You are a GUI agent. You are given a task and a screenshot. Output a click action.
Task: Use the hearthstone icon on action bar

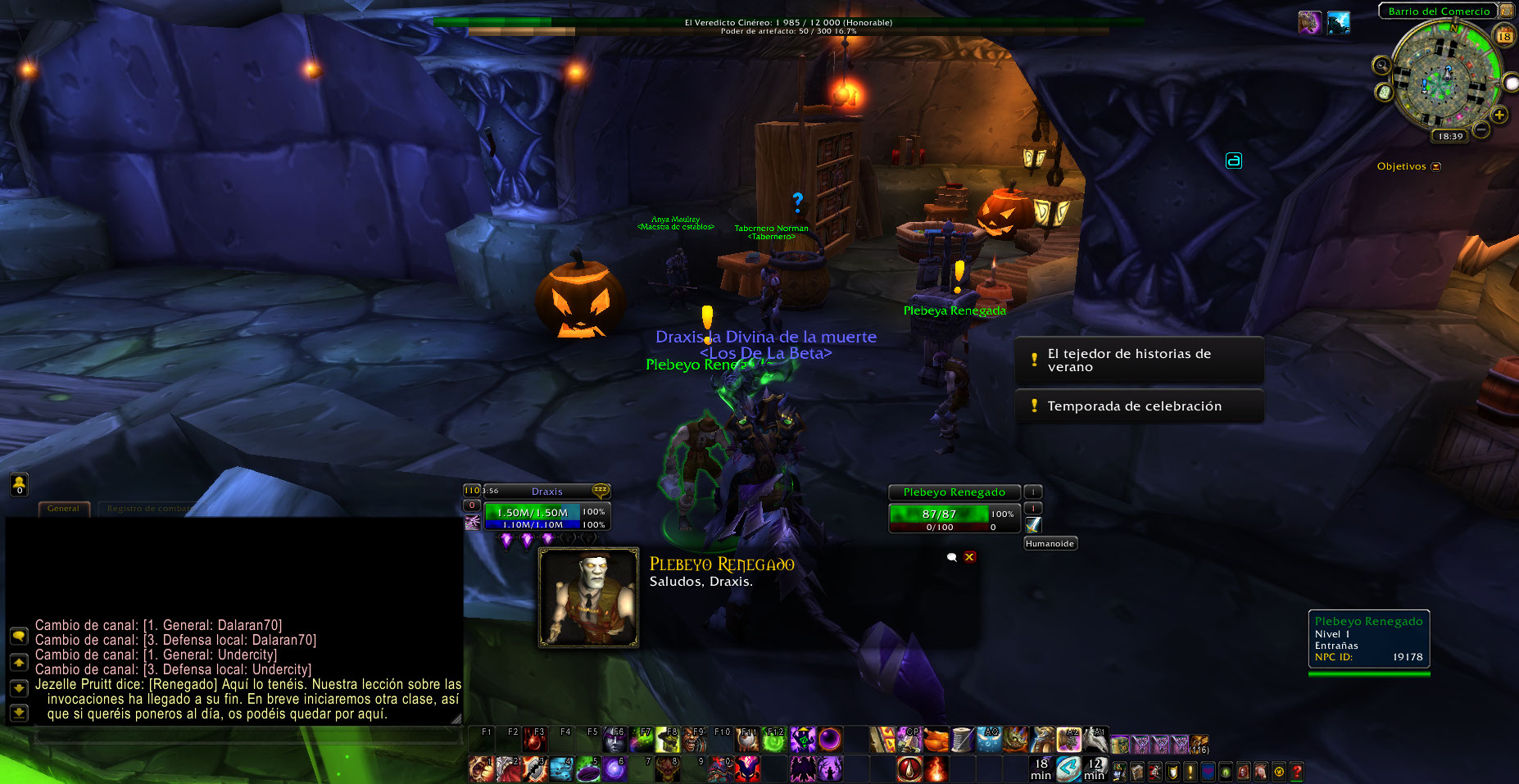coord(1068,768)
